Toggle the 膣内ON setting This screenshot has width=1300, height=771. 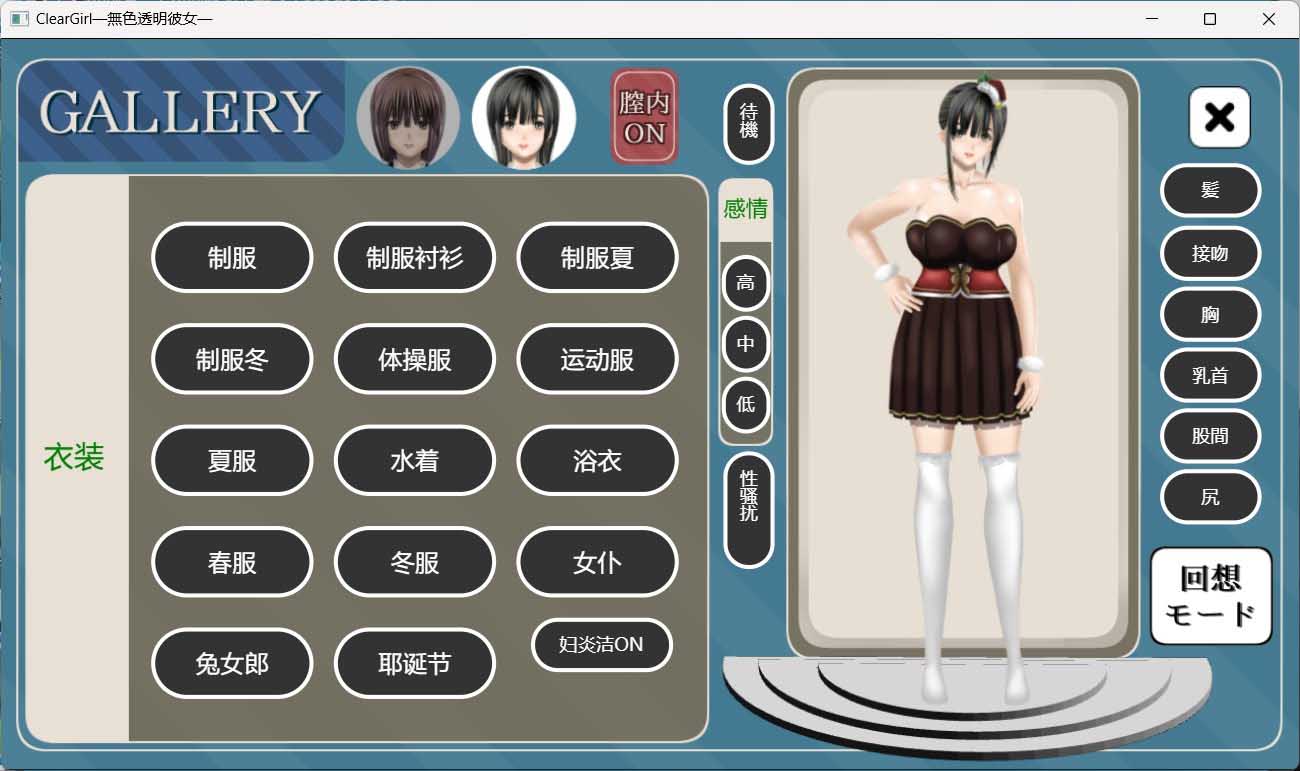(x=643, y=115)
